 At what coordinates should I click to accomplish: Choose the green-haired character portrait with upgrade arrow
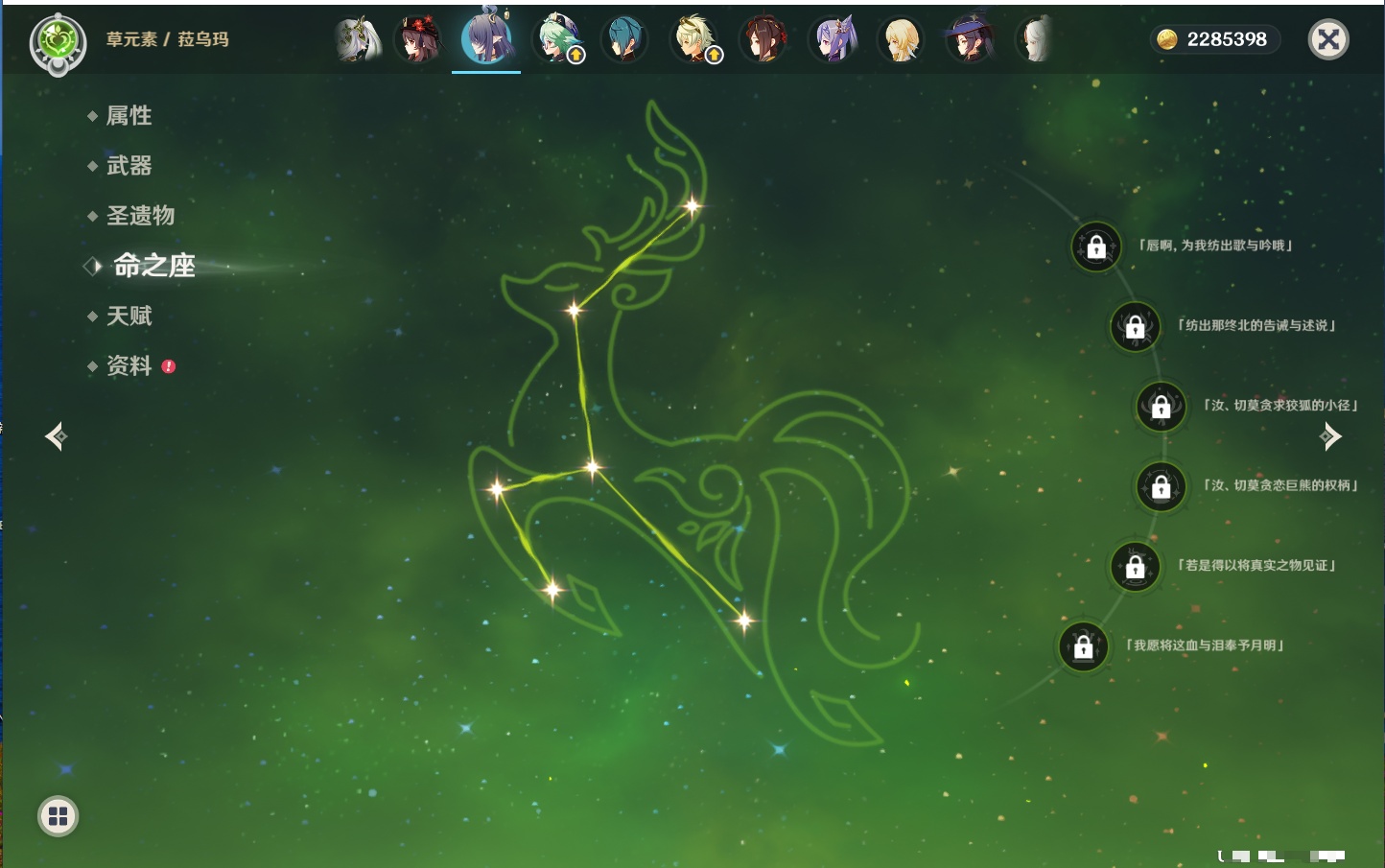click(x=557, y=40)
